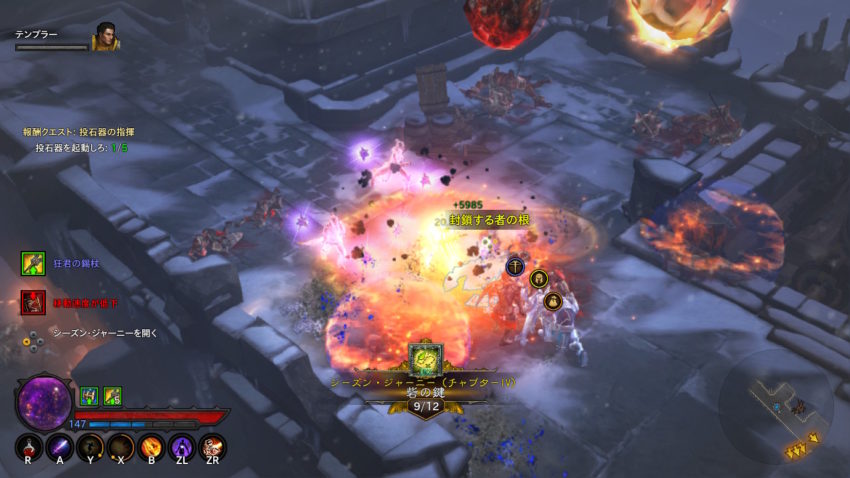Activate the purple beam skill

pyautogui.click(x=60, y=447)
